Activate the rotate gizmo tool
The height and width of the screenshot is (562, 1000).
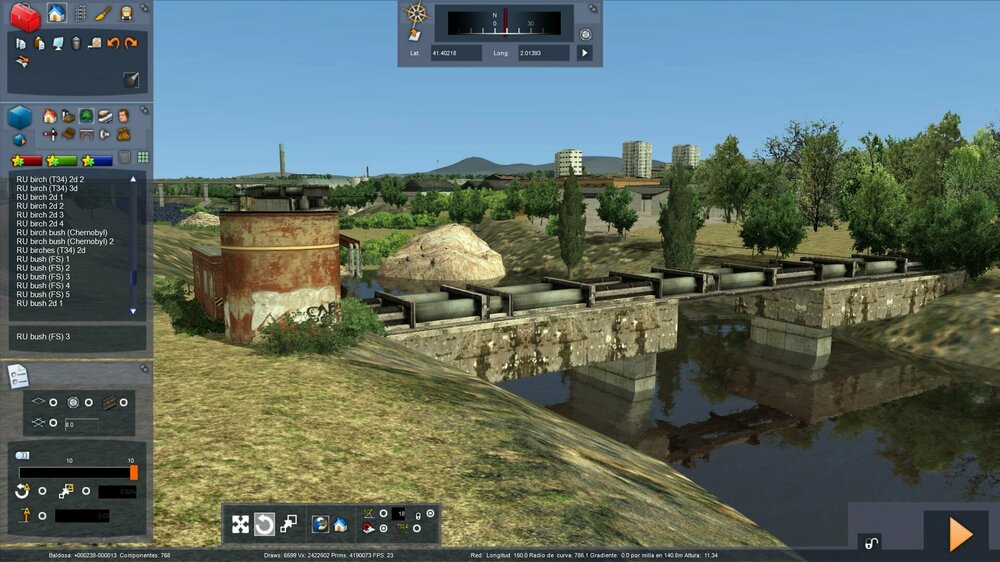[264, 524]
